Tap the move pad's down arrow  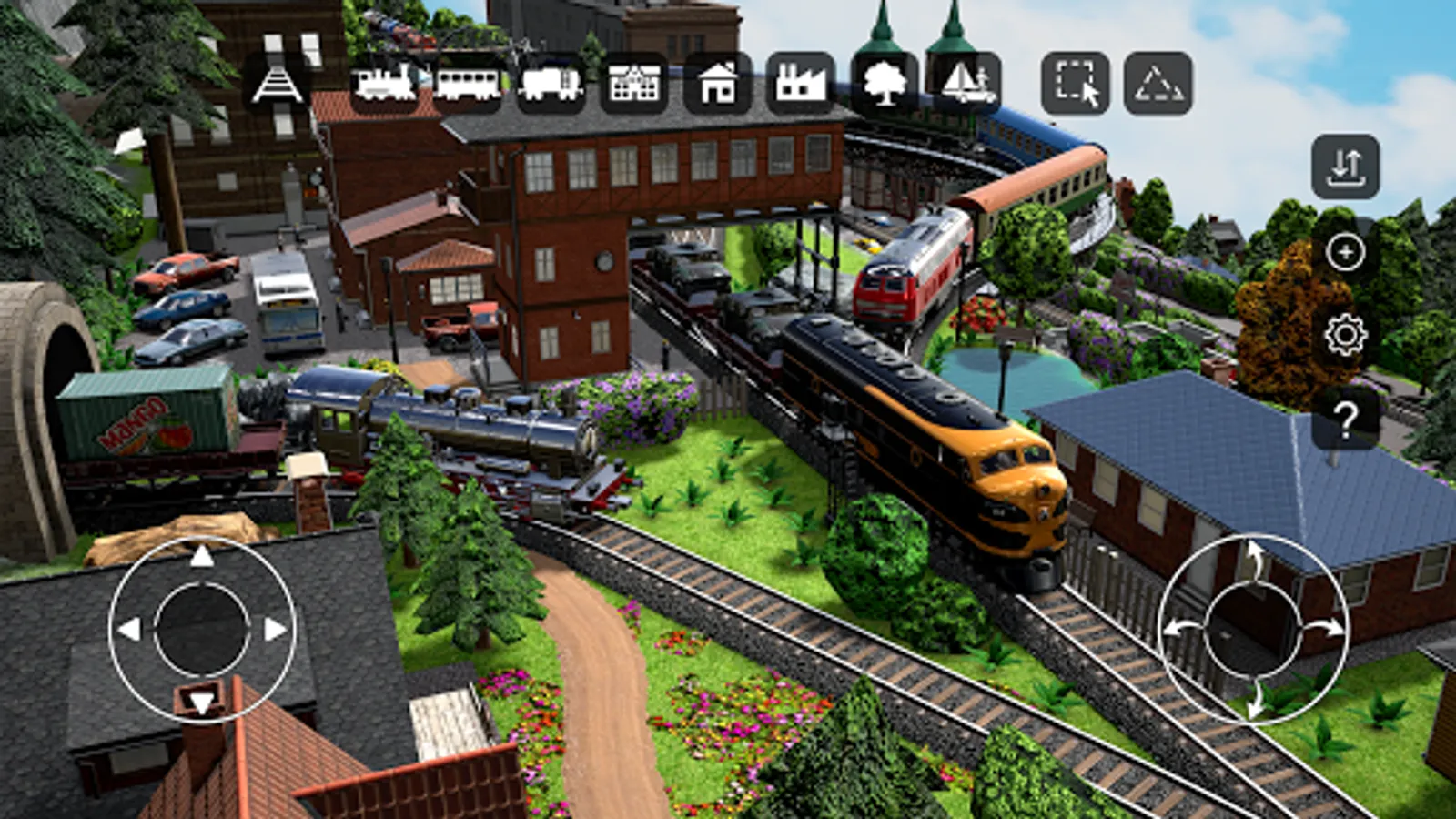tap(202, 702)
